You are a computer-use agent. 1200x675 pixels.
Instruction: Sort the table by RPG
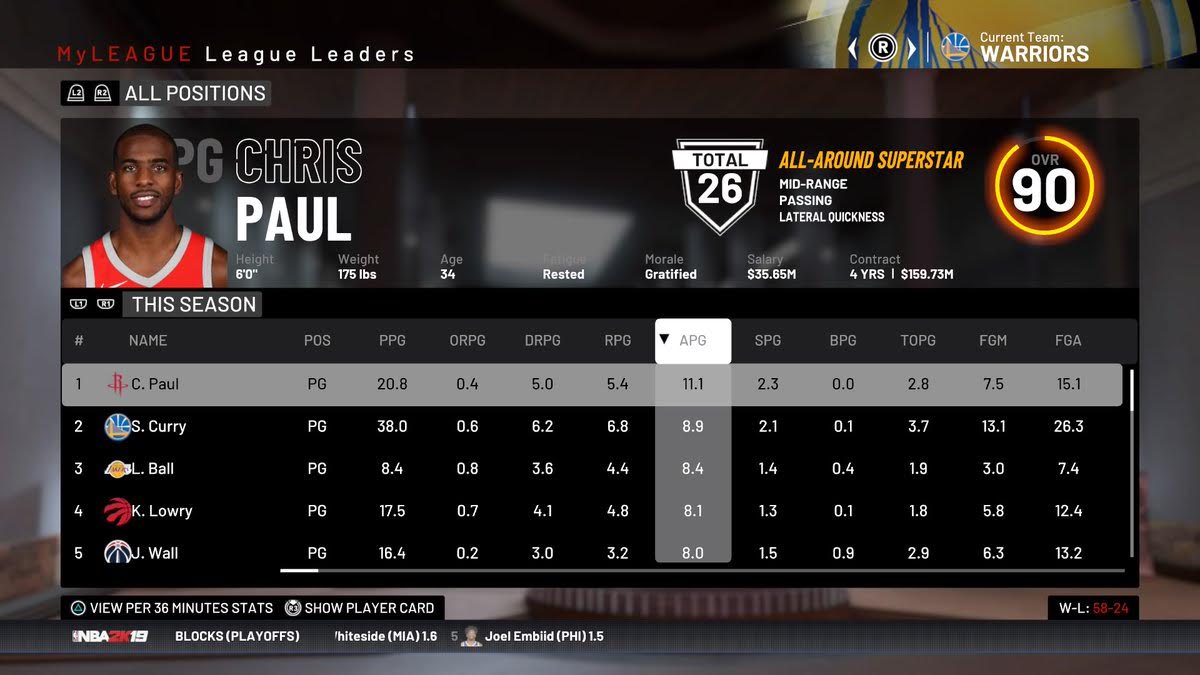point(618,340)
